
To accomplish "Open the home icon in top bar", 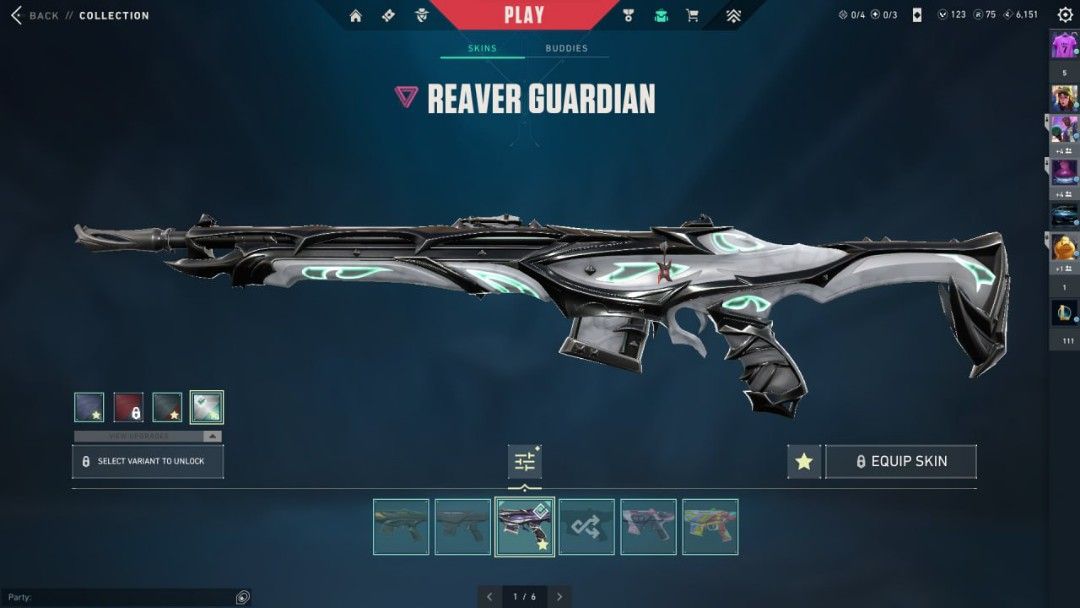I will [355, 16].
